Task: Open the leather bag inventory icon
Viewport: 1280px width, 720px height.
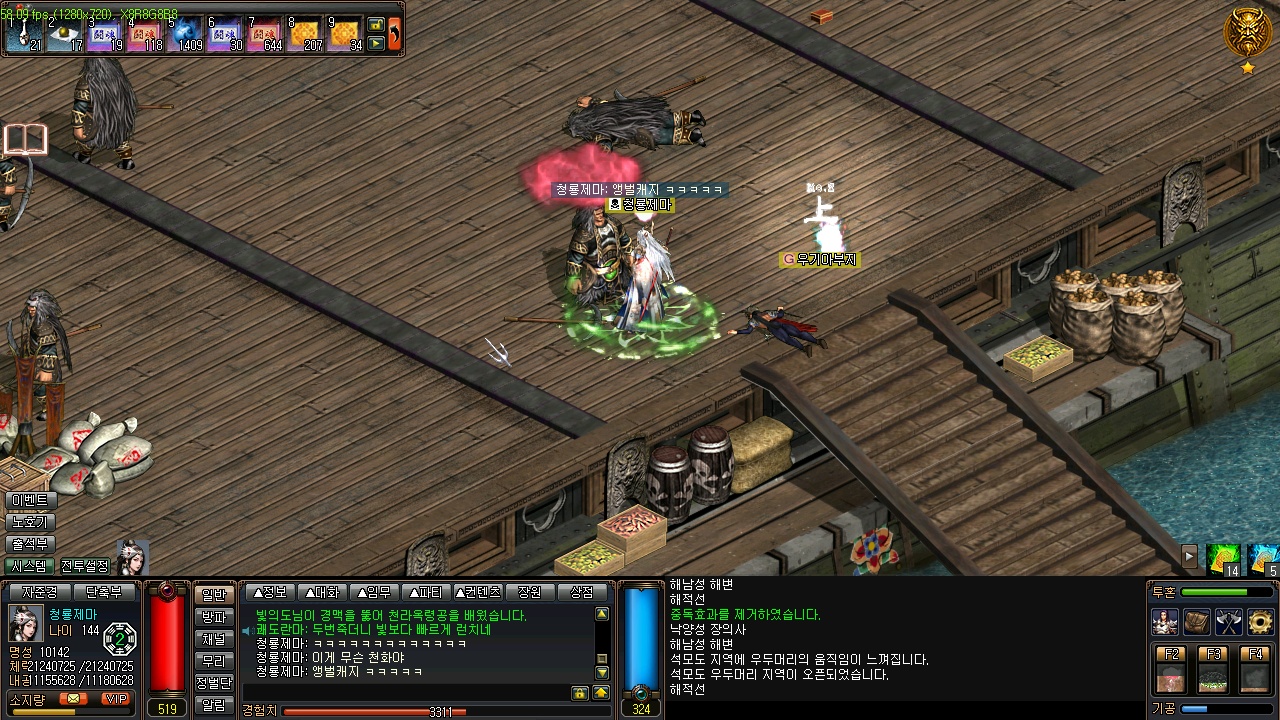Action: tap(1197, 622)
